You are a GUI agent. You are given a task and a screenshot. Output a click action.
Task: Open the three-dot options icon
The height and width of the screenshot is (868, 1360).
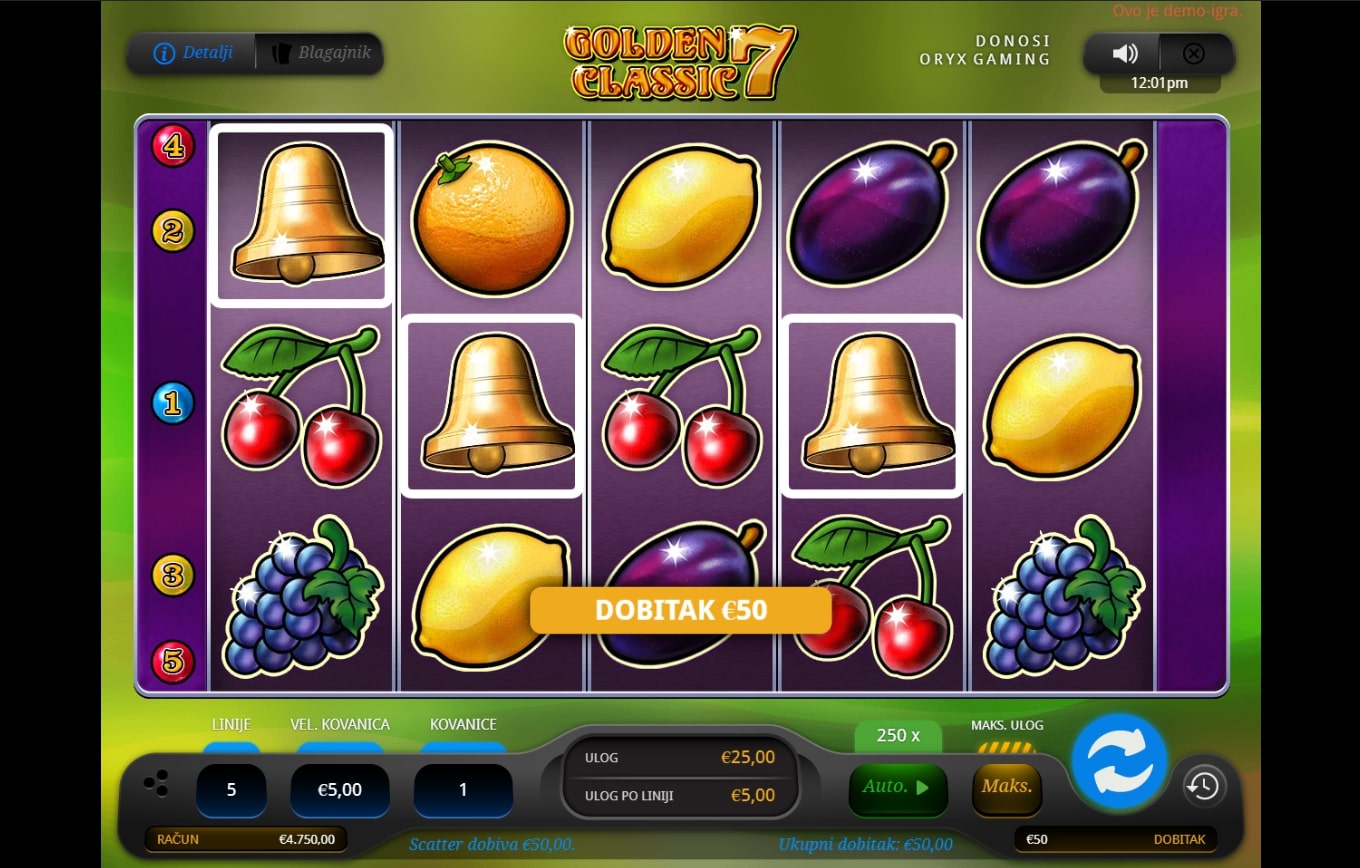pyautogui.click(x=156, y=785)
